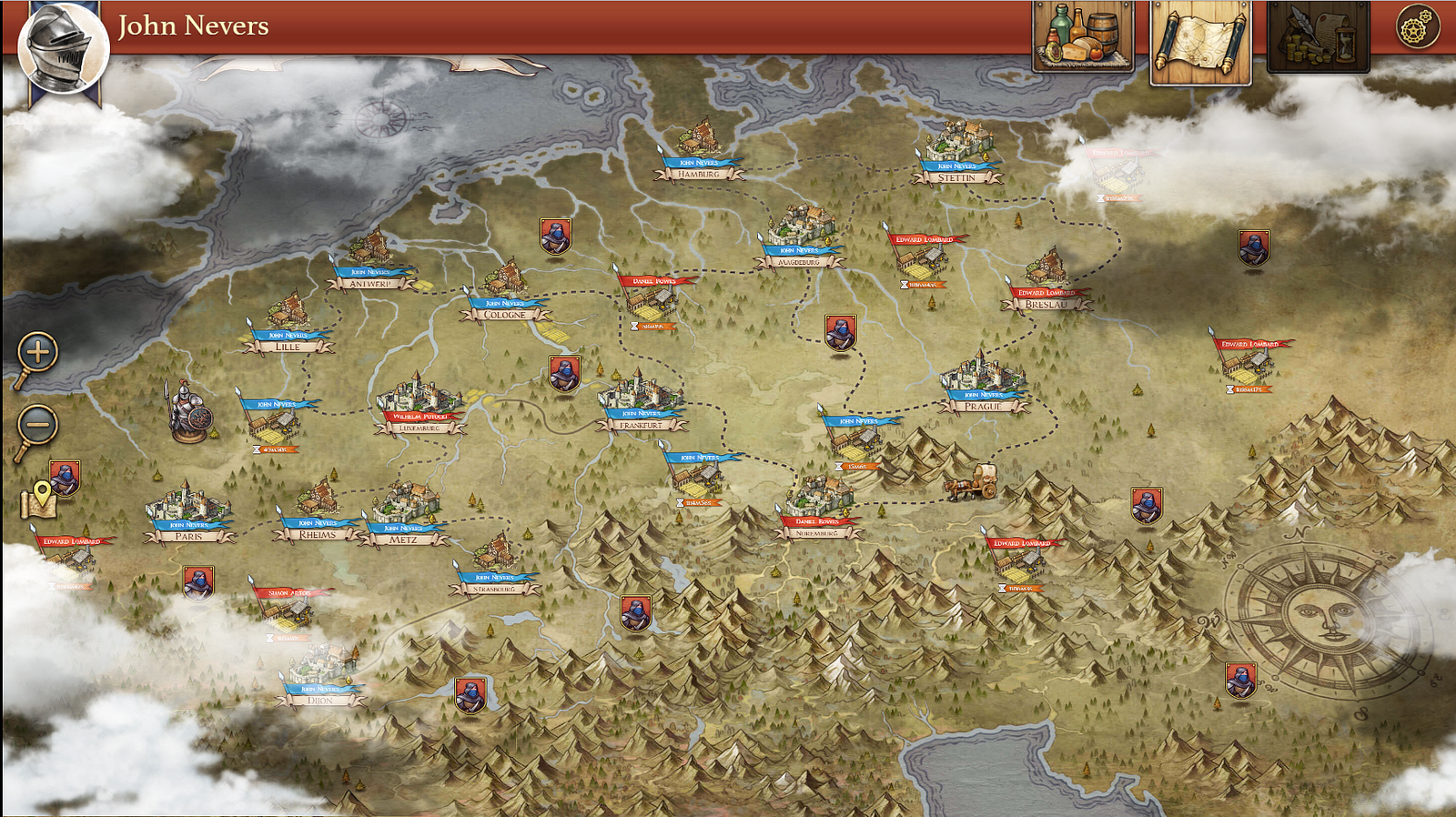Select Cologne on the map
1456x817 pixels.
click(505, 315)
